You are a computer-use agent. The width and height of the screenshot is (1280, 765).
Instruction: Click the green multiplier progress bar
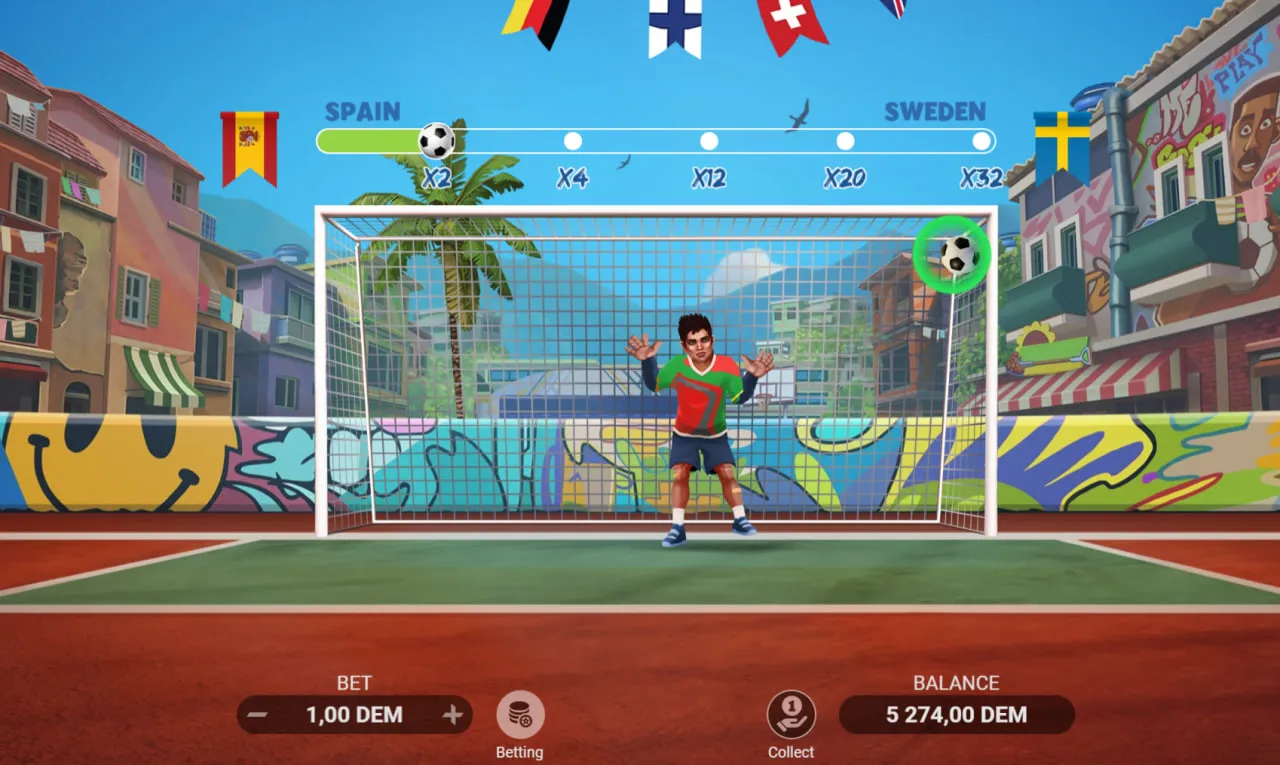370,141
